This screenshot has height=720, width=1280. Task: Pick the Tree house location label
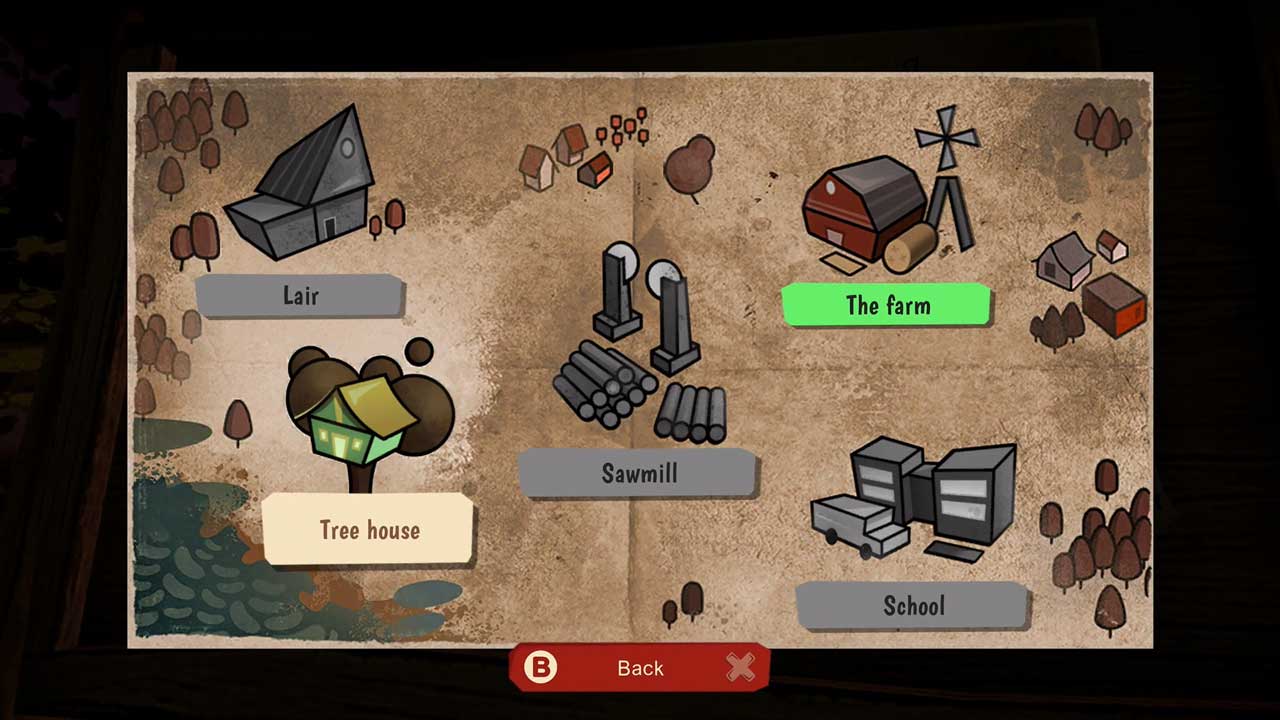(368, 529)
